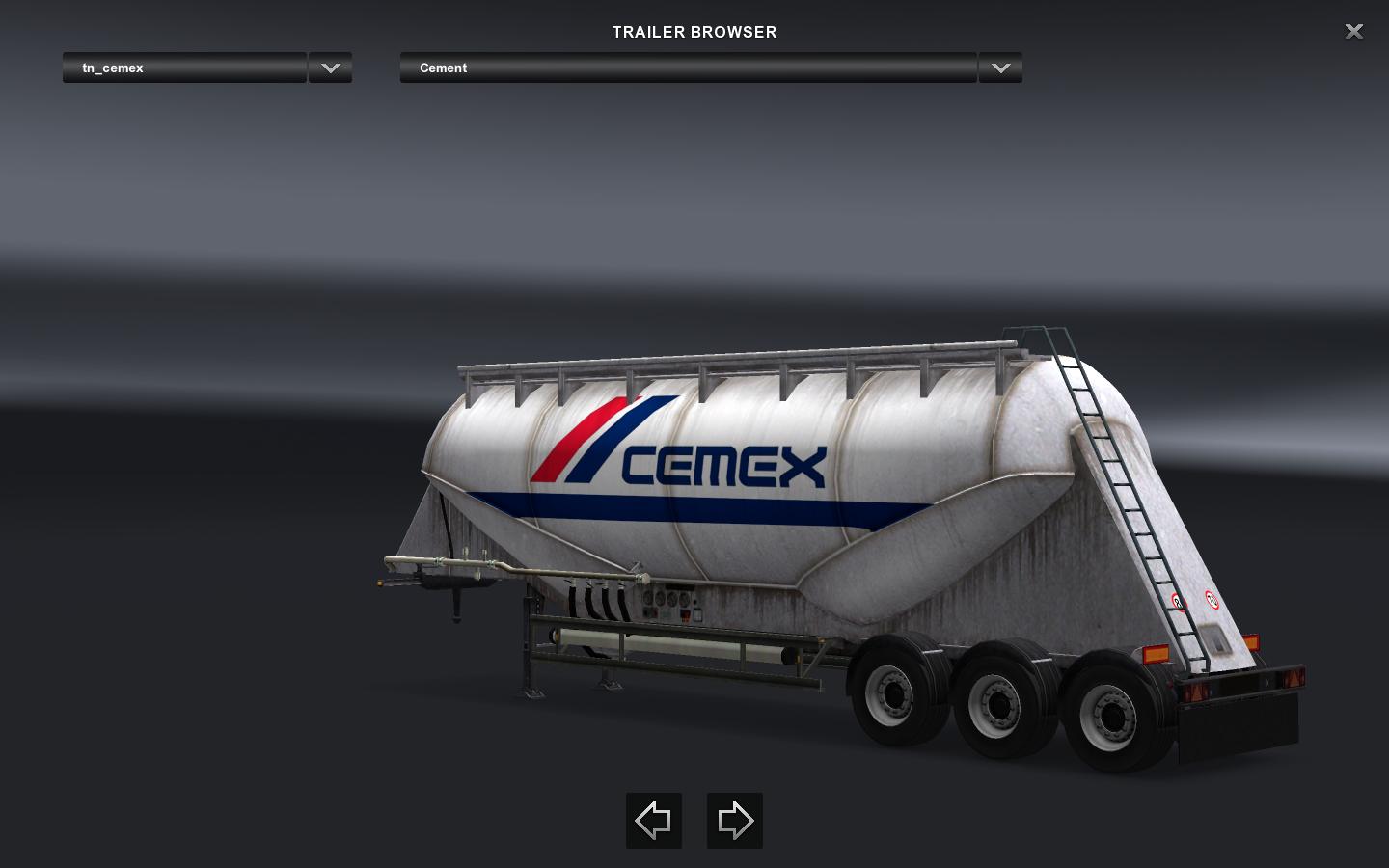Show the next trailer with right arrow
This screenshot has height=868, width=1389.
735,821
